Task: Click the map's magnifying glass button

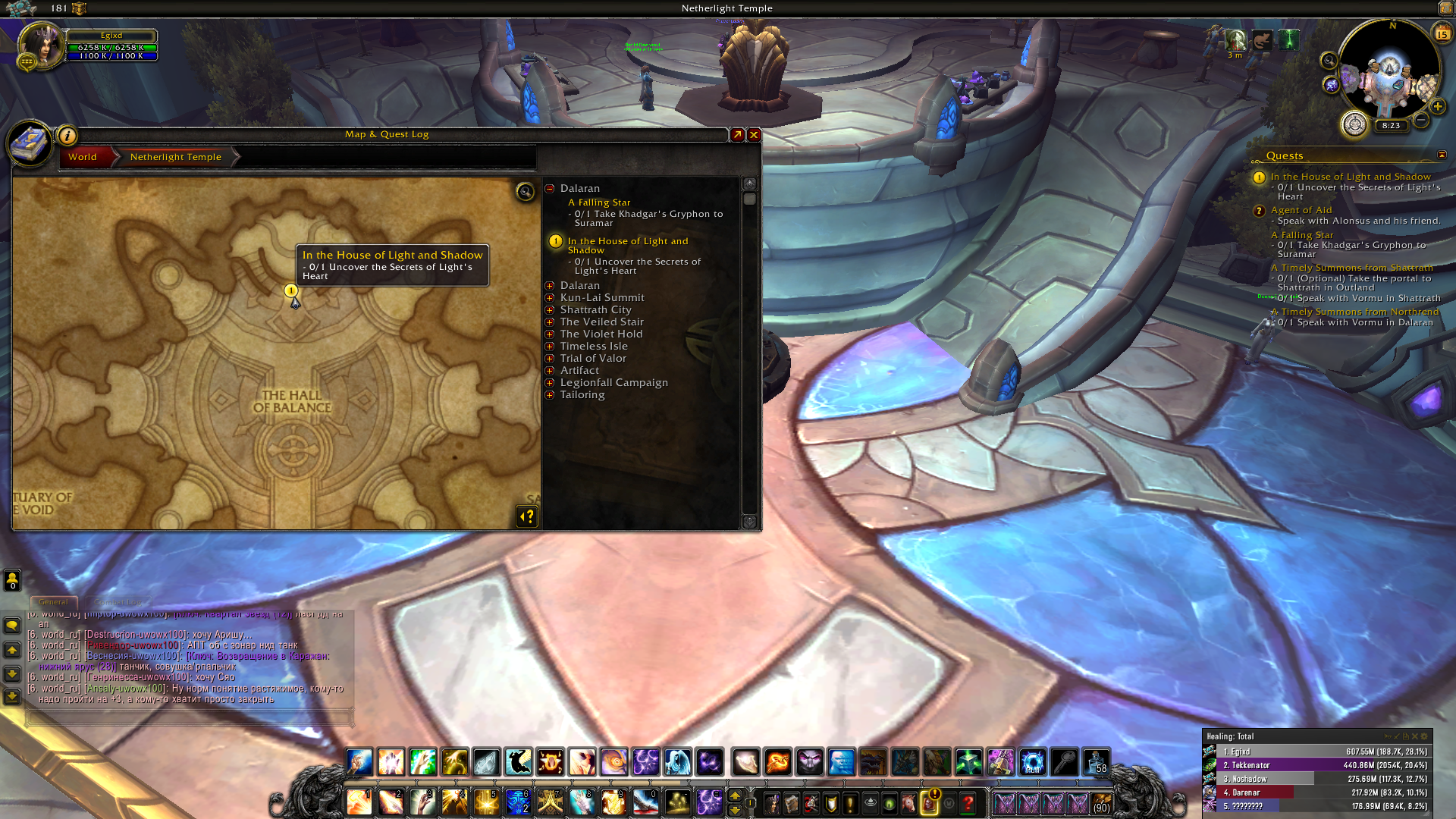Action: (525, 191)
